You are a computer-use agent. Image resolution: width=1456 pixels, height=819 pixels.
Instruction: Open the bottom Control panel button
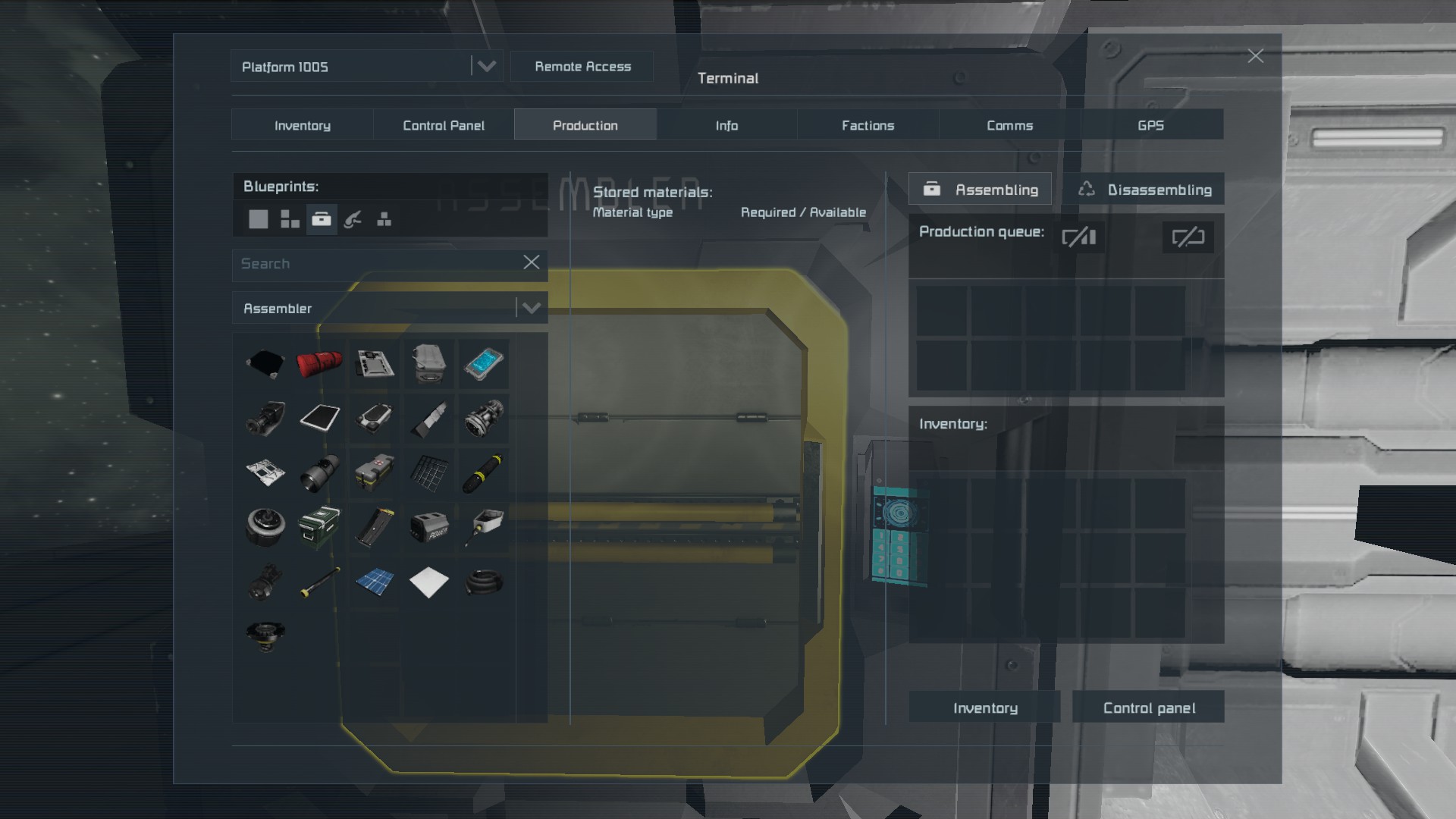point(1148,708)
